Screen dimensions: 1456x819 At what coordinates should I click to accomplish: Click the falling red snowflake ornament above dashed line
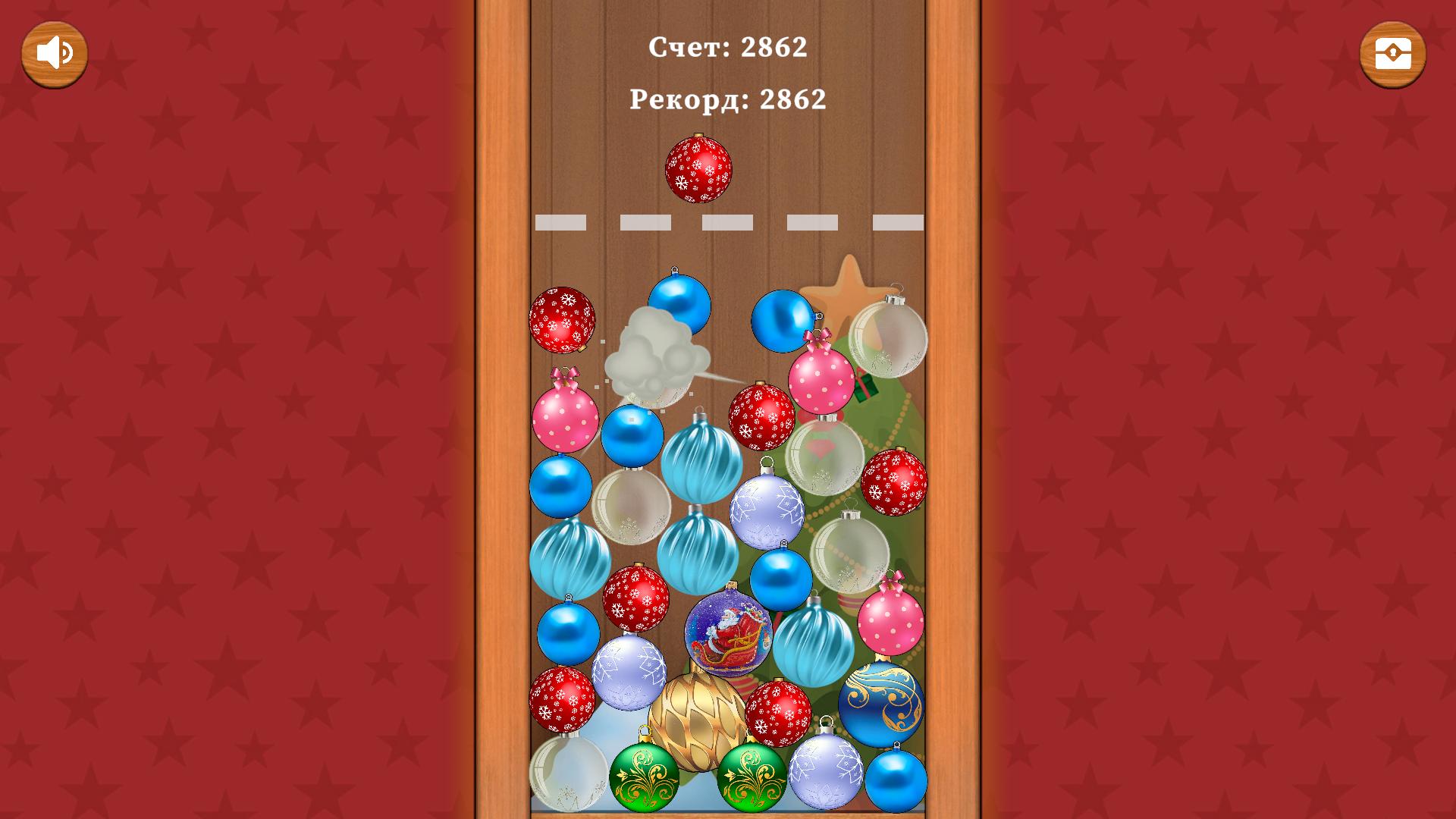(698, 168)
